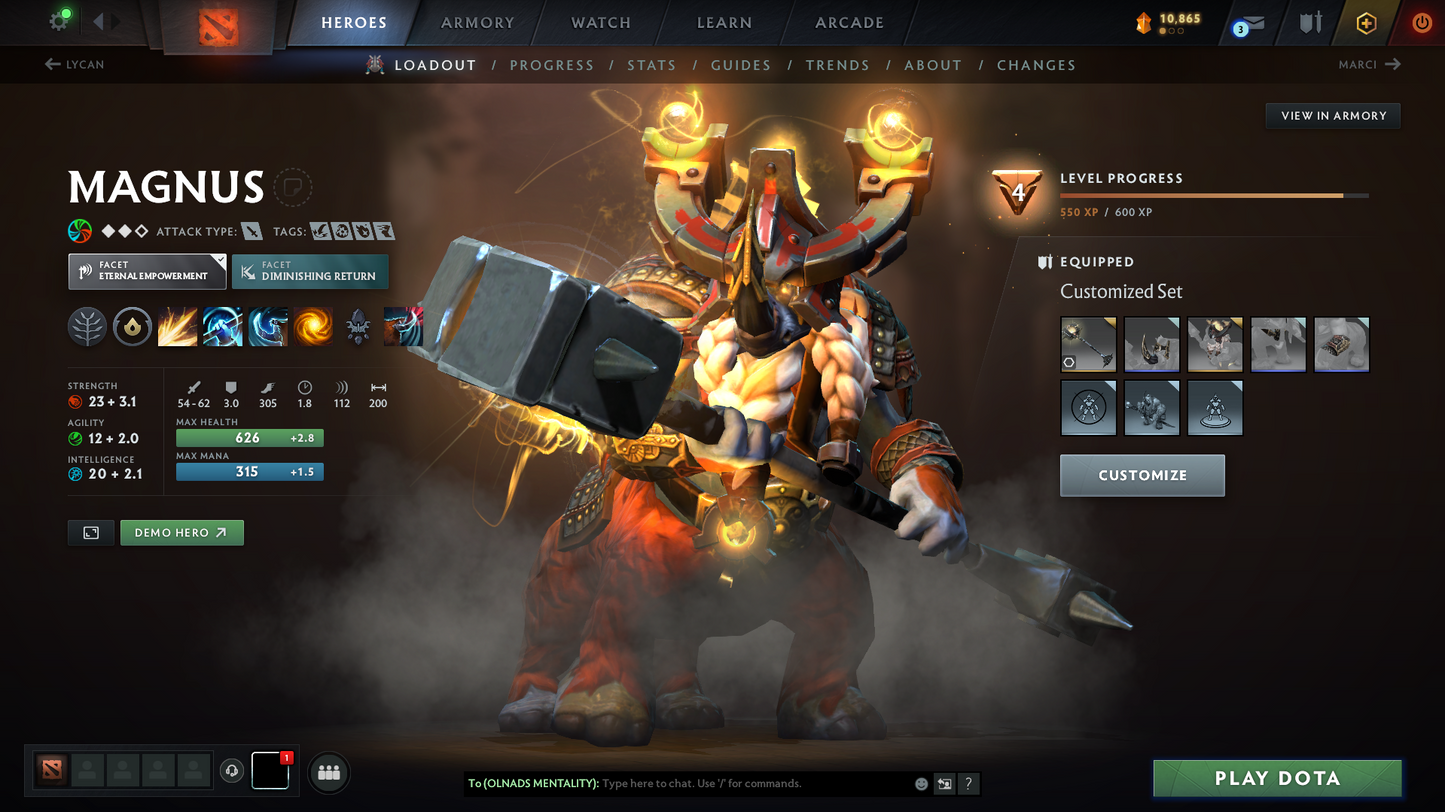Open the Armory tab
The height and width of the screenshot is (812, 1445).
477,22
